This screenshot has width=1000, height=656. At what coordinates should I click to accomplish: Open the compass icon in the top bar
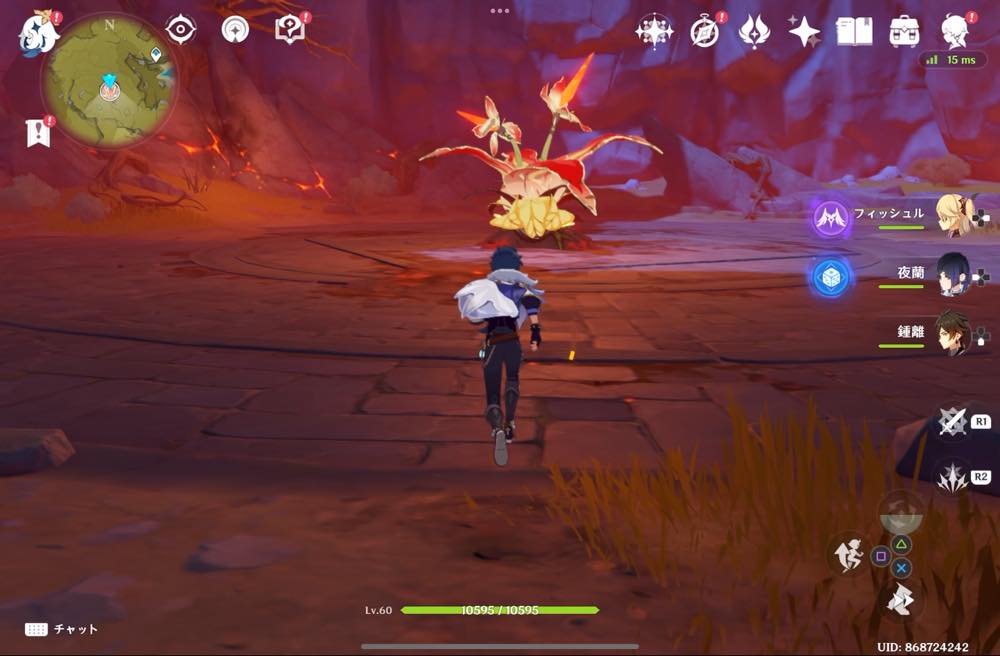click(705, 32)
